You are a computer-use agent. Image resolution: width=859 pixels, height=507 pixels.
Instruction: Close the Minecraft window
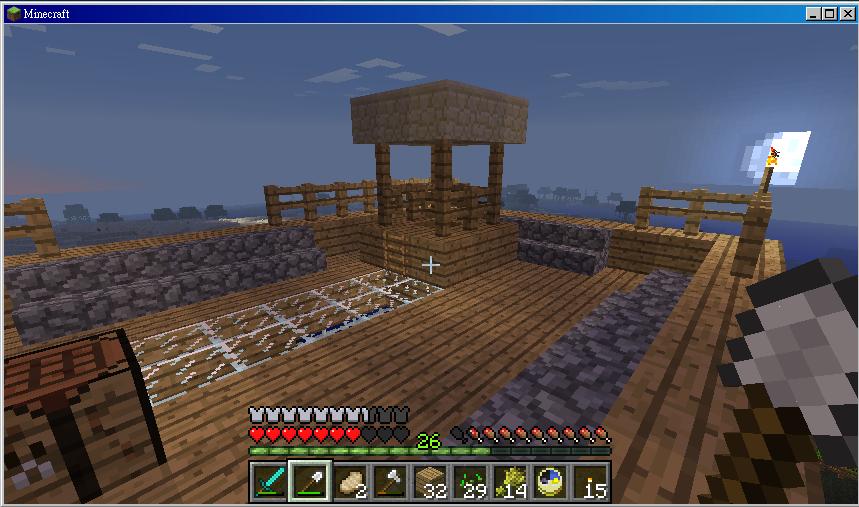pos(846,14)
